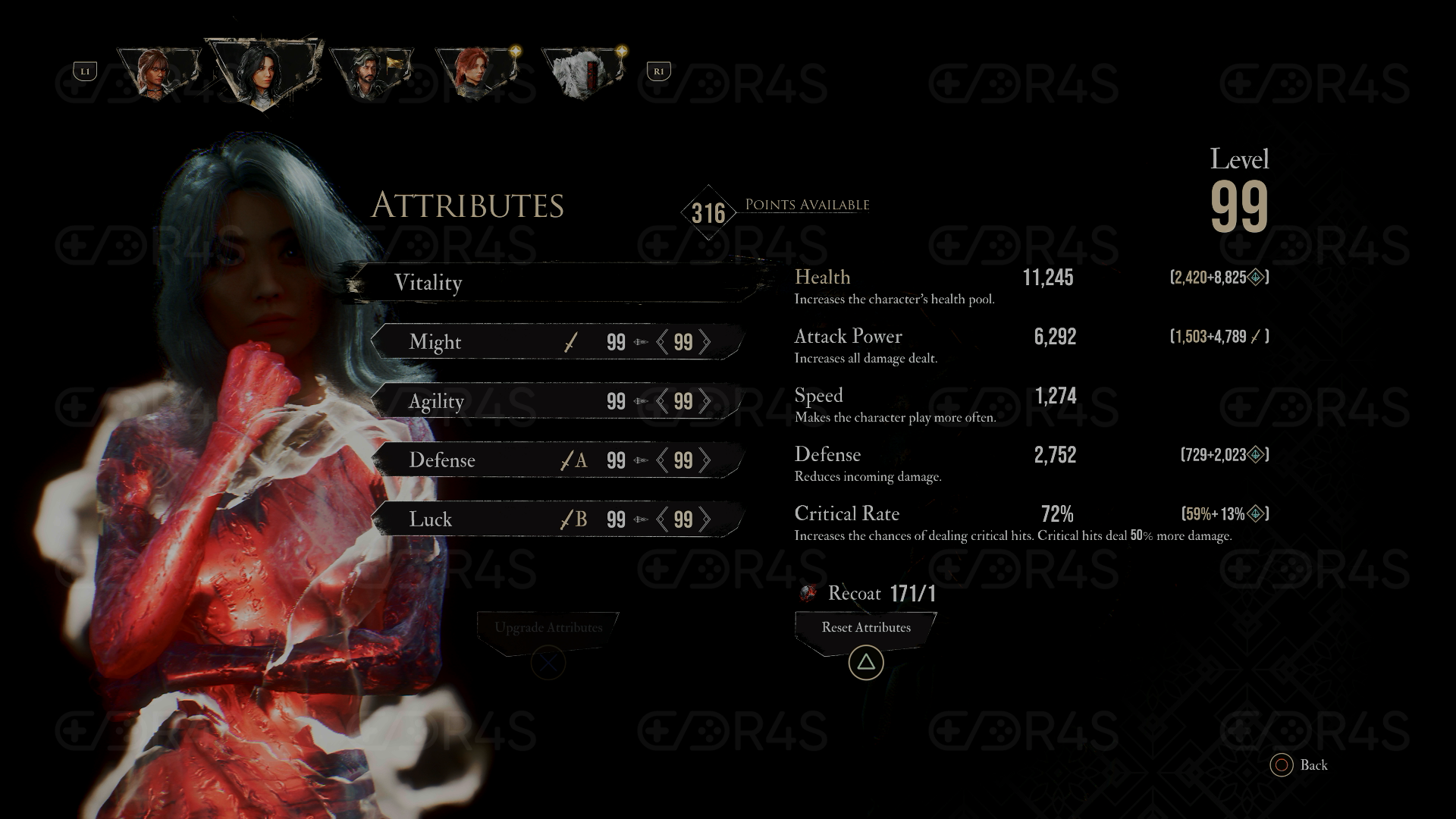The width and height of the screenshot is (1456, 819).
Task: Remove a Luck point with left arrow
Action: point(662,519)
